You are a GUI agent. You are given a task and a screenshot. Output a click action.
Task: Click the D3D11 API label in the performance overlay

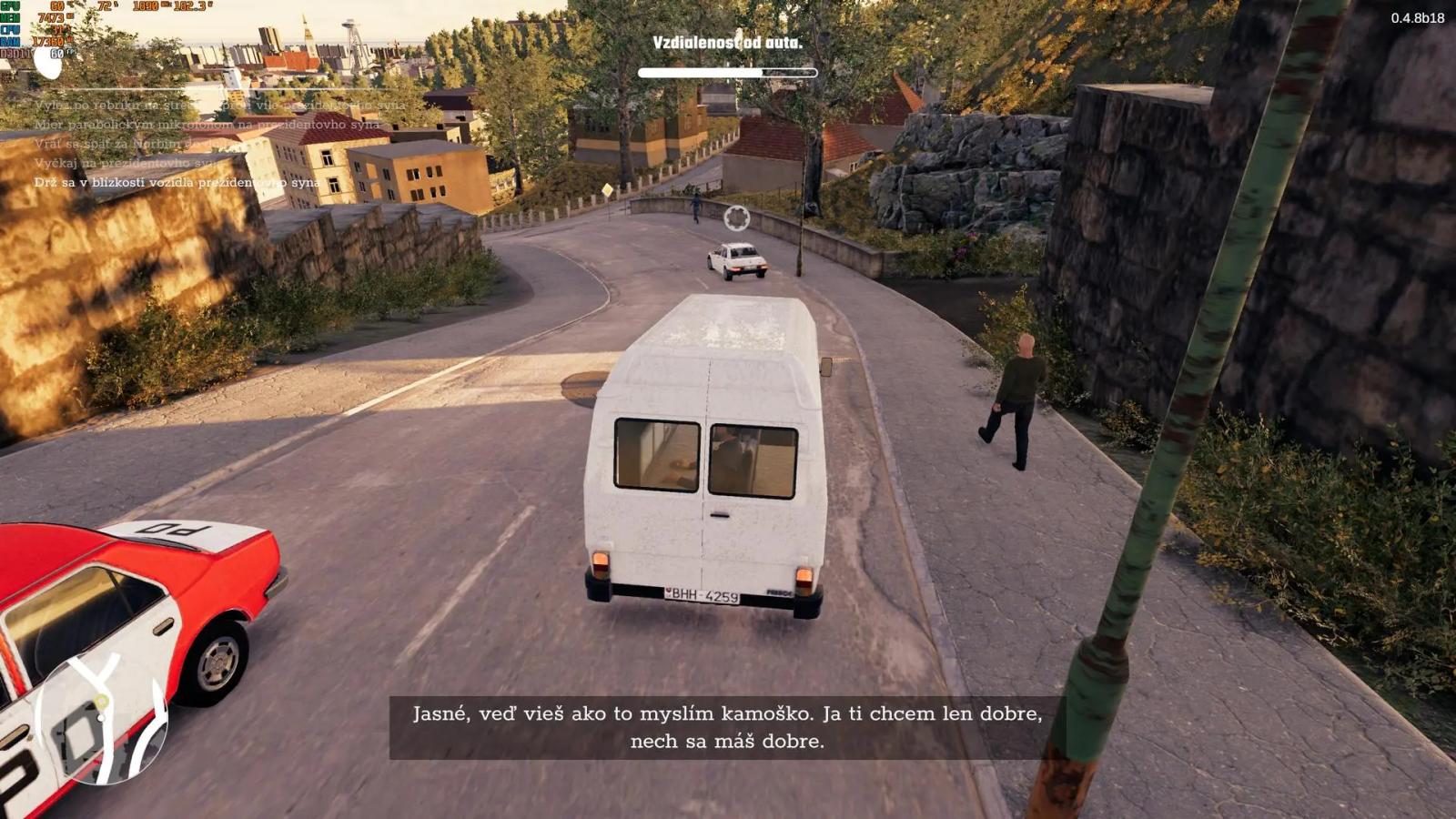click(15, 53)
